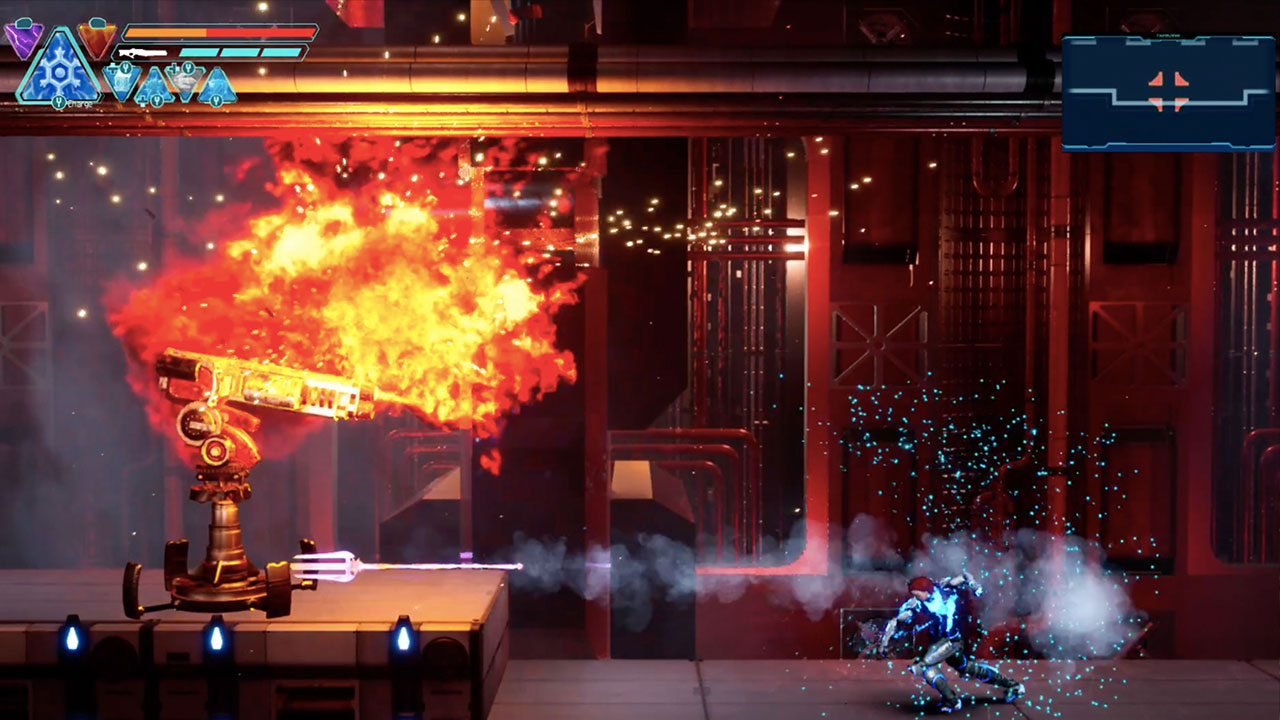
Task: Select the orange fire ability triangle icon
Action: coord(96,38)
